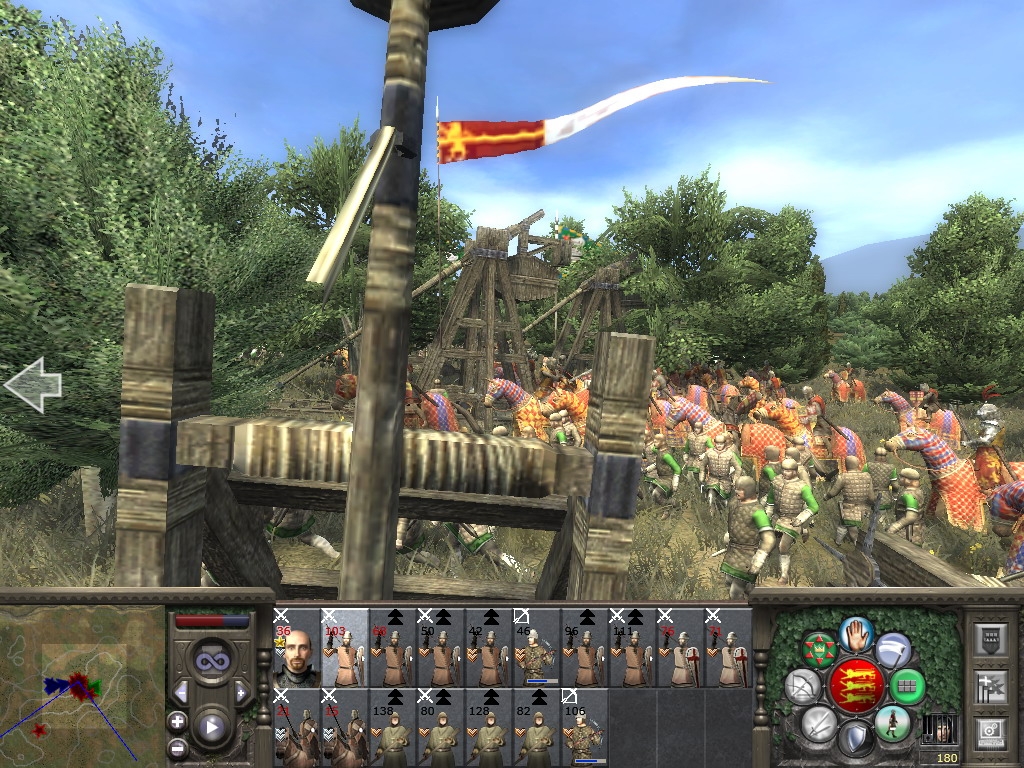The height and width of the screenshot is (768, 1024).
Task: Click the captured prisoners icon
Action: [x=937, y=727]
